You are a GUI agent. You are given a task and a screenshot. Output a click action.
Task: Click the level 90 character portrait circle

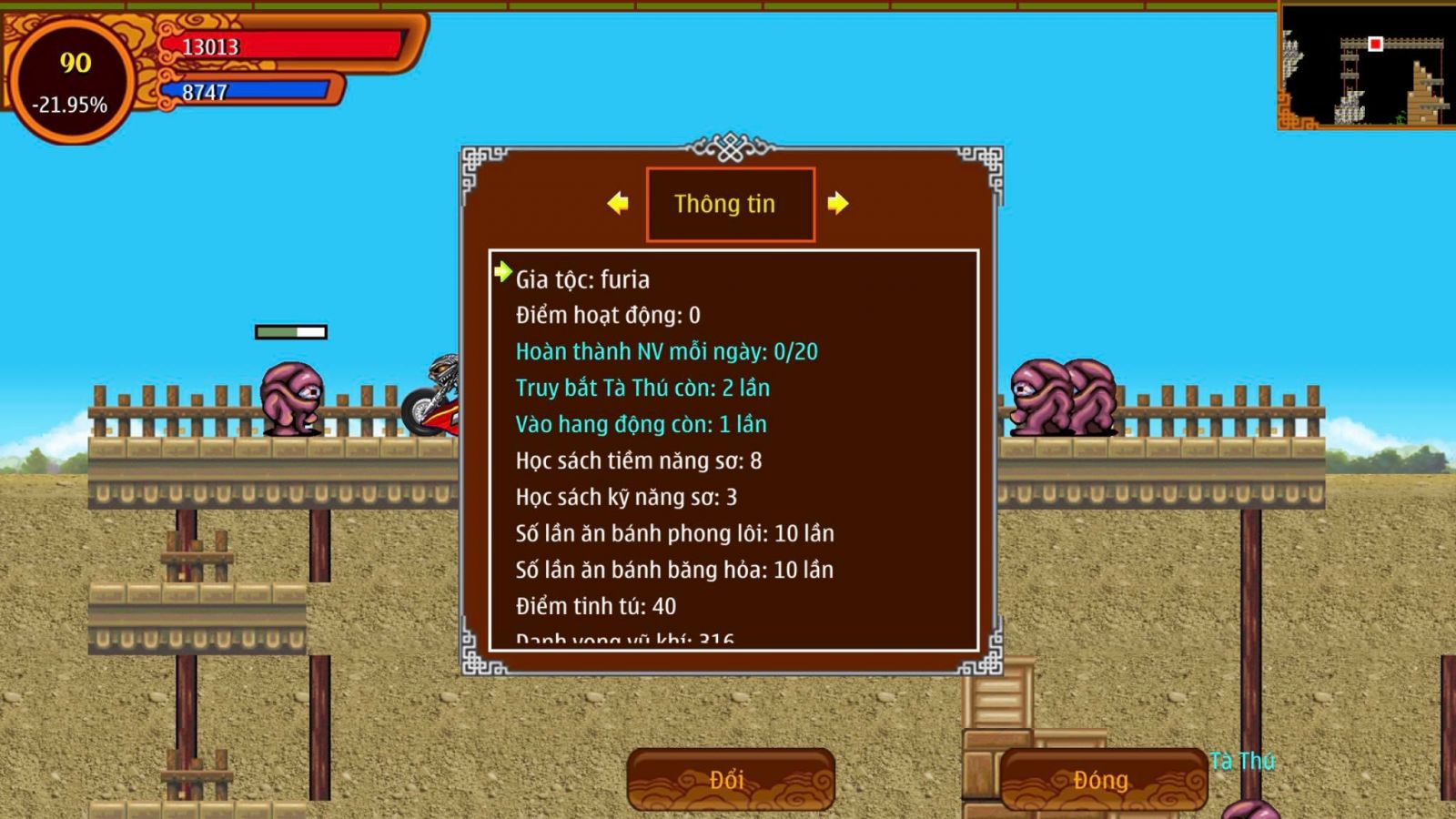[x=71, y=82]
